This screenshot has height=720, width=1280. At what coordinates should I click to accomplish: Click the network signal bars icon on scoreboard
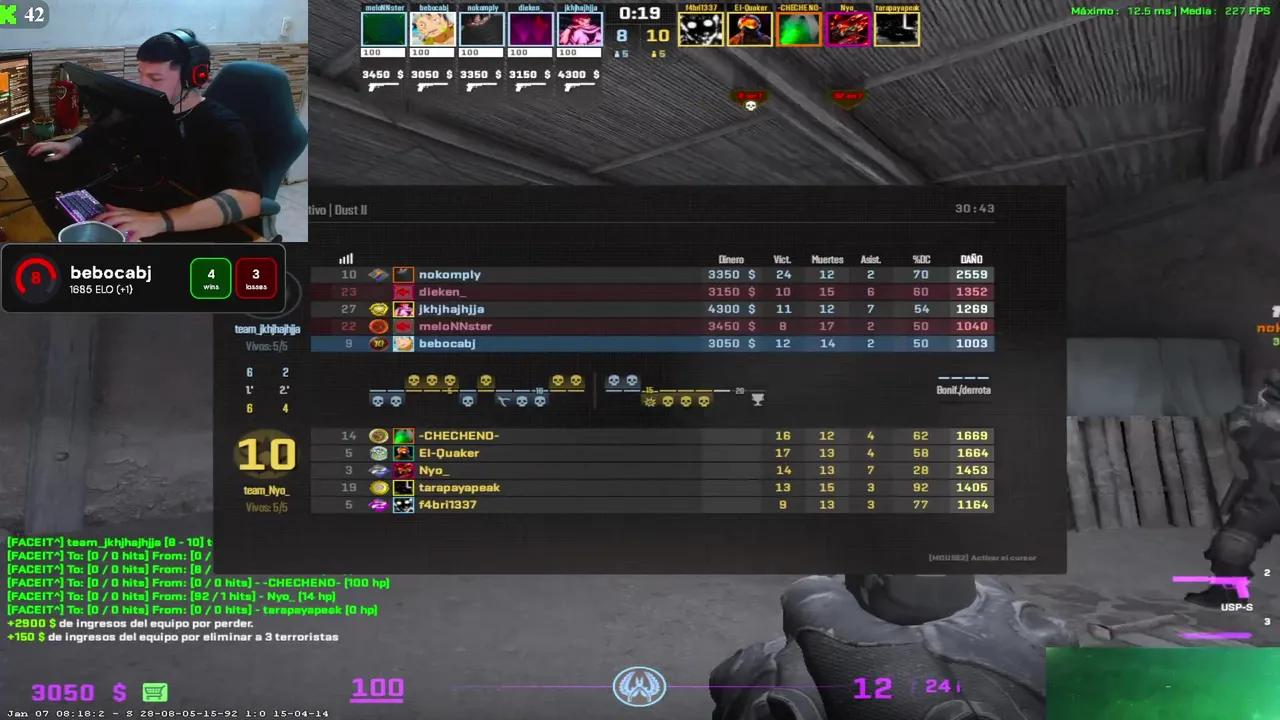click(345, 259)
